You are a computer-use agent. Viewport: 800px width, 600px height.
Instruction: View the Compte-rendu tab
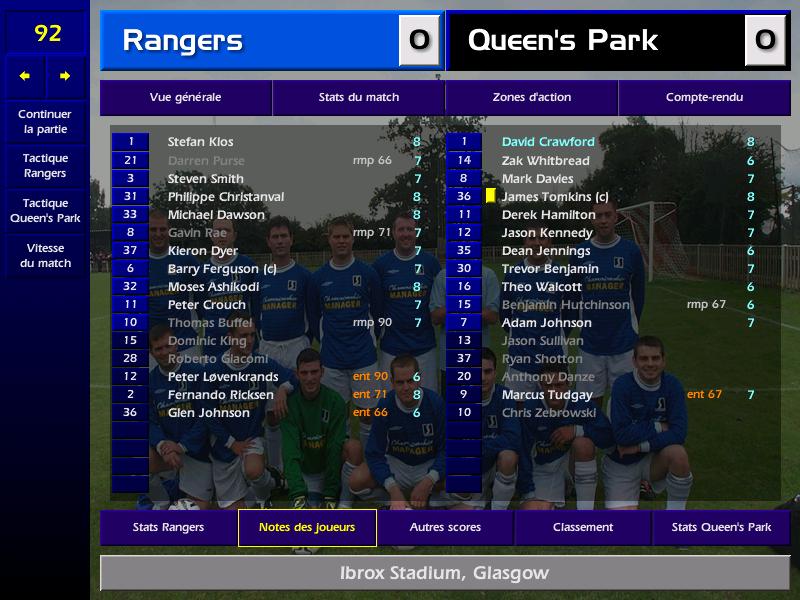pos(704,97)
